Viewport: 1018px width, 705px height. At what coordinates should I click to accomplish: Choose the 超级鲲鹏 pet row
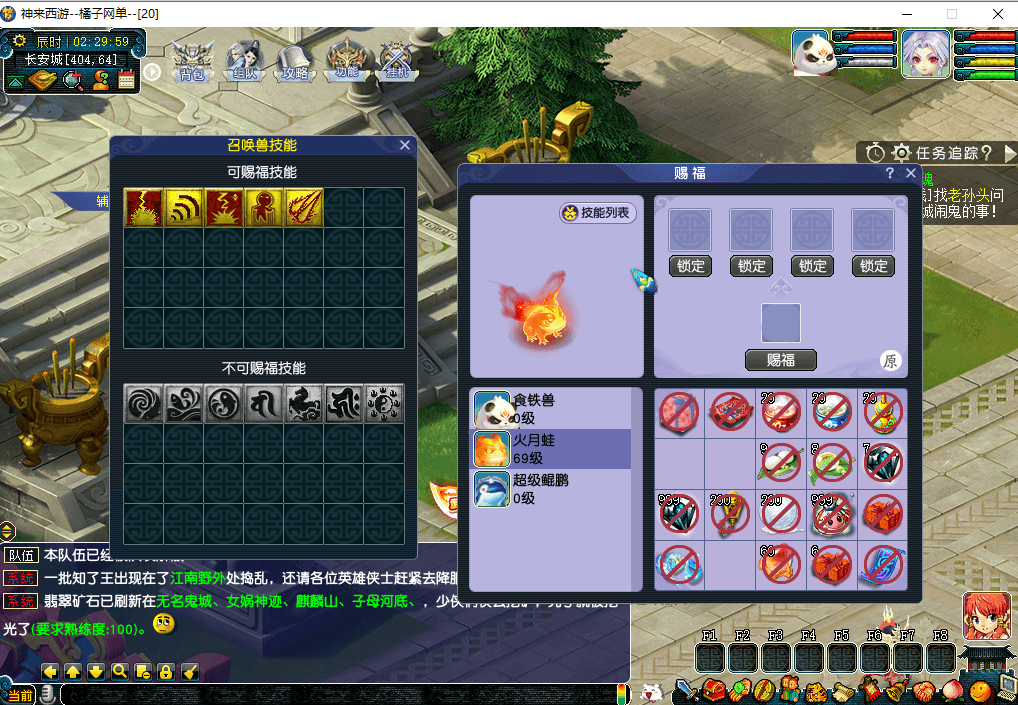click(552, 489)
